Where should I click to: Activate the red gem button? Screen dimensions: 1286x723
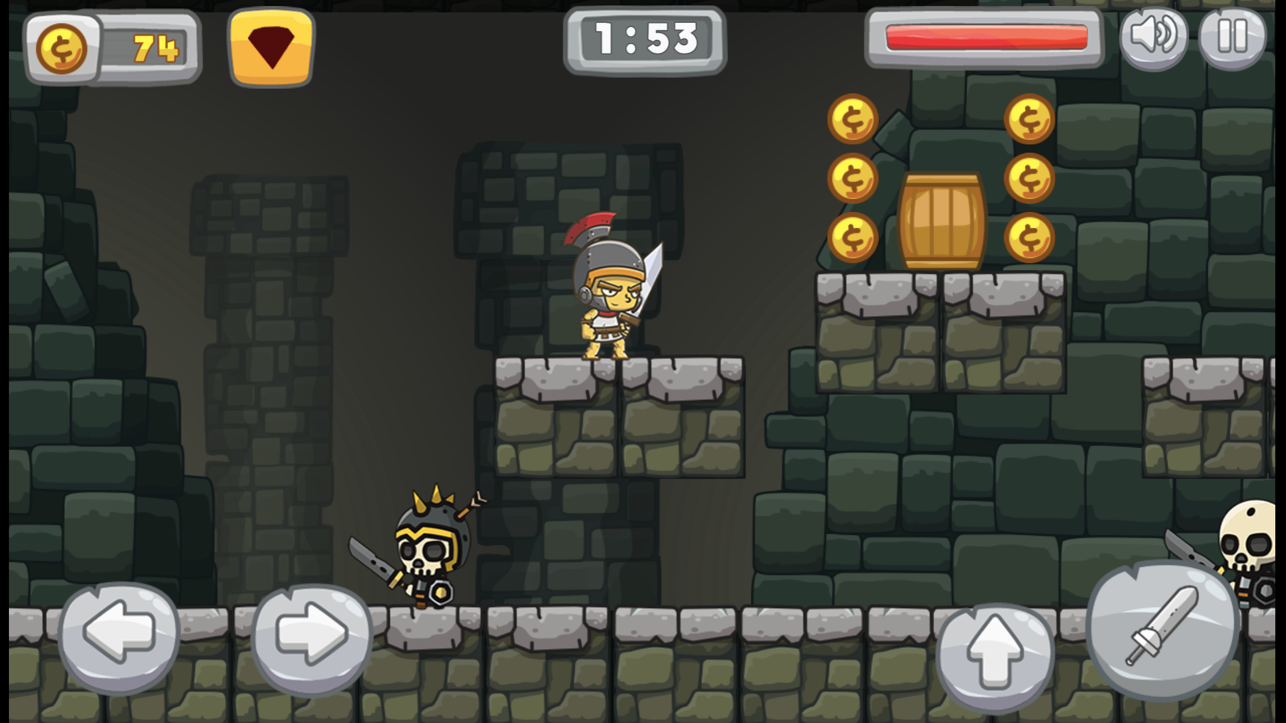coord(271,47)
